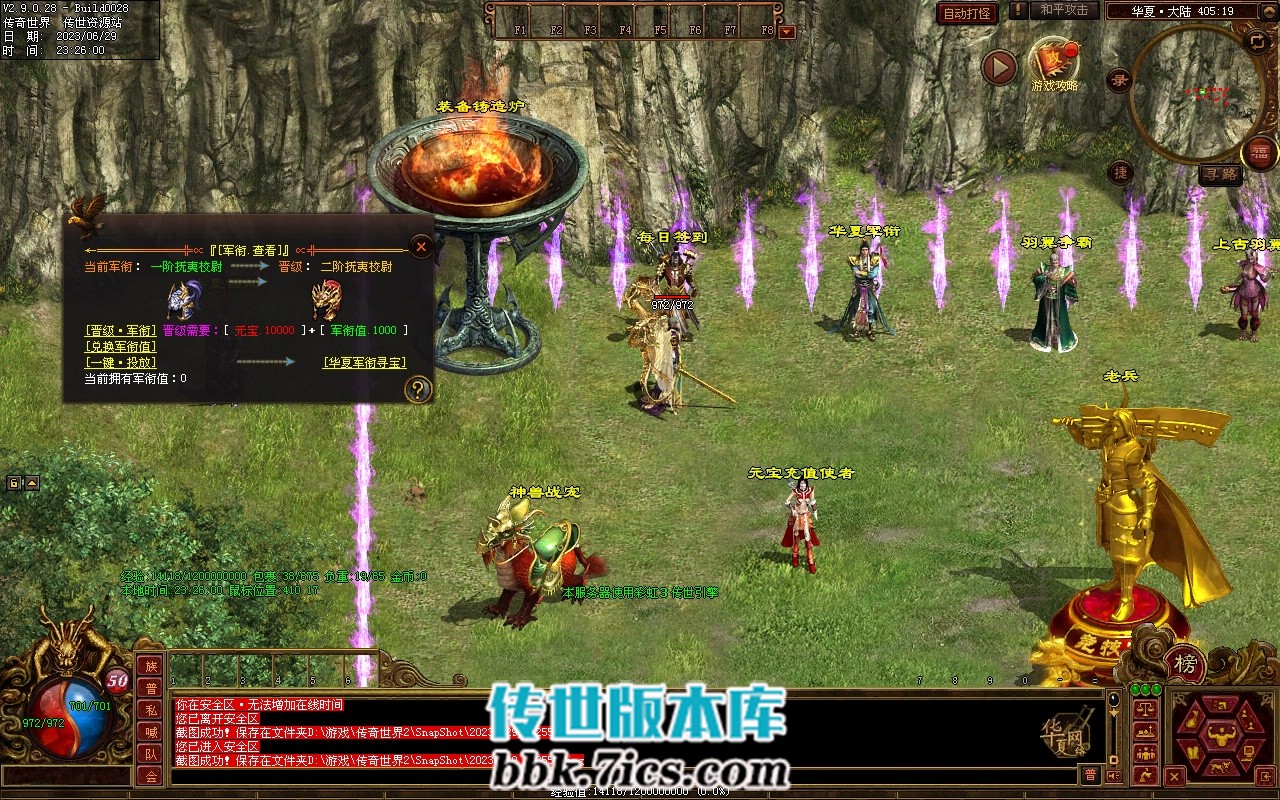Viewport: 1280px width, 800px height.
Task: Click the circular minimap
Action: 1195,93
